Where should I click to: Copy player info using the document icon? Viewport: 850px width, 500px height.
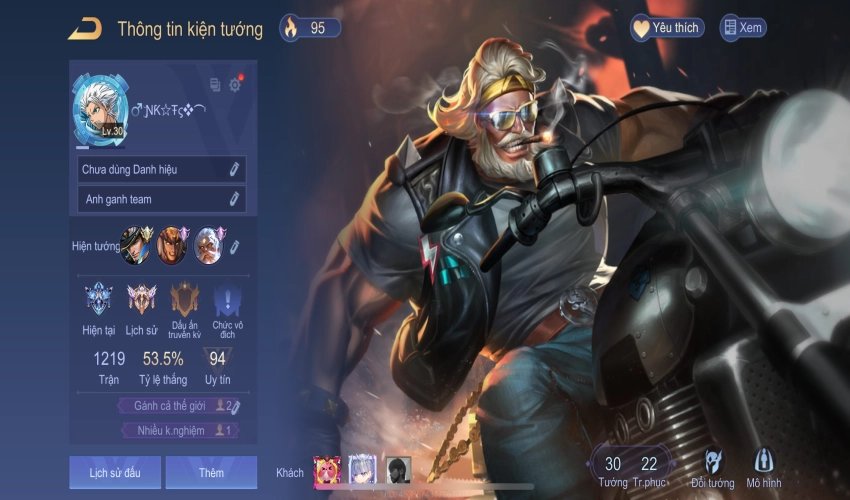(215, 85)
